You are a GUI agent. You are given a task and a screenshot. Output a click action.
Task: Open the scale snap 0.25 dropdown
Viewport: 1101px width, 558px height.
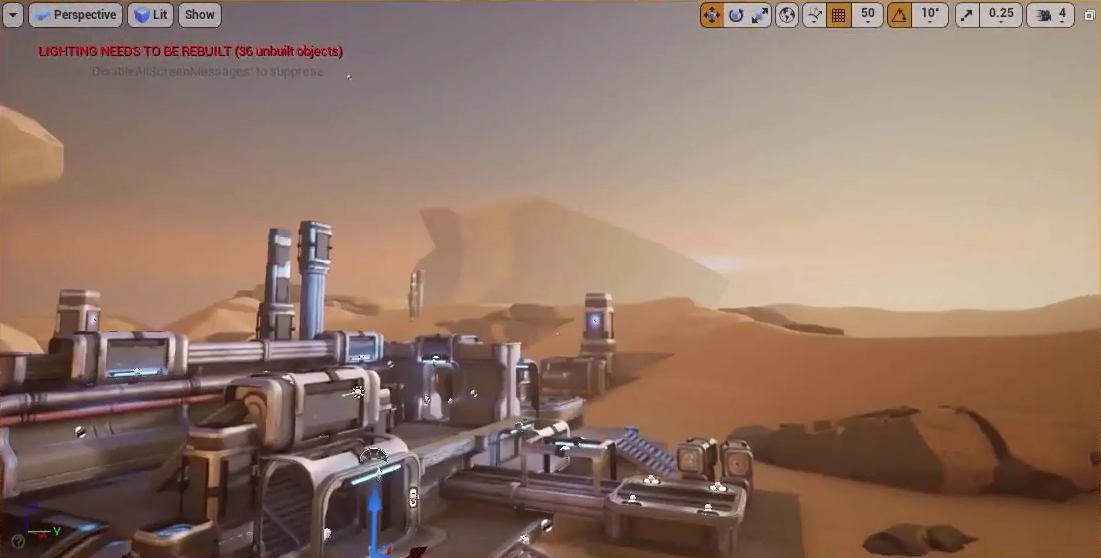coord(1001,15)
